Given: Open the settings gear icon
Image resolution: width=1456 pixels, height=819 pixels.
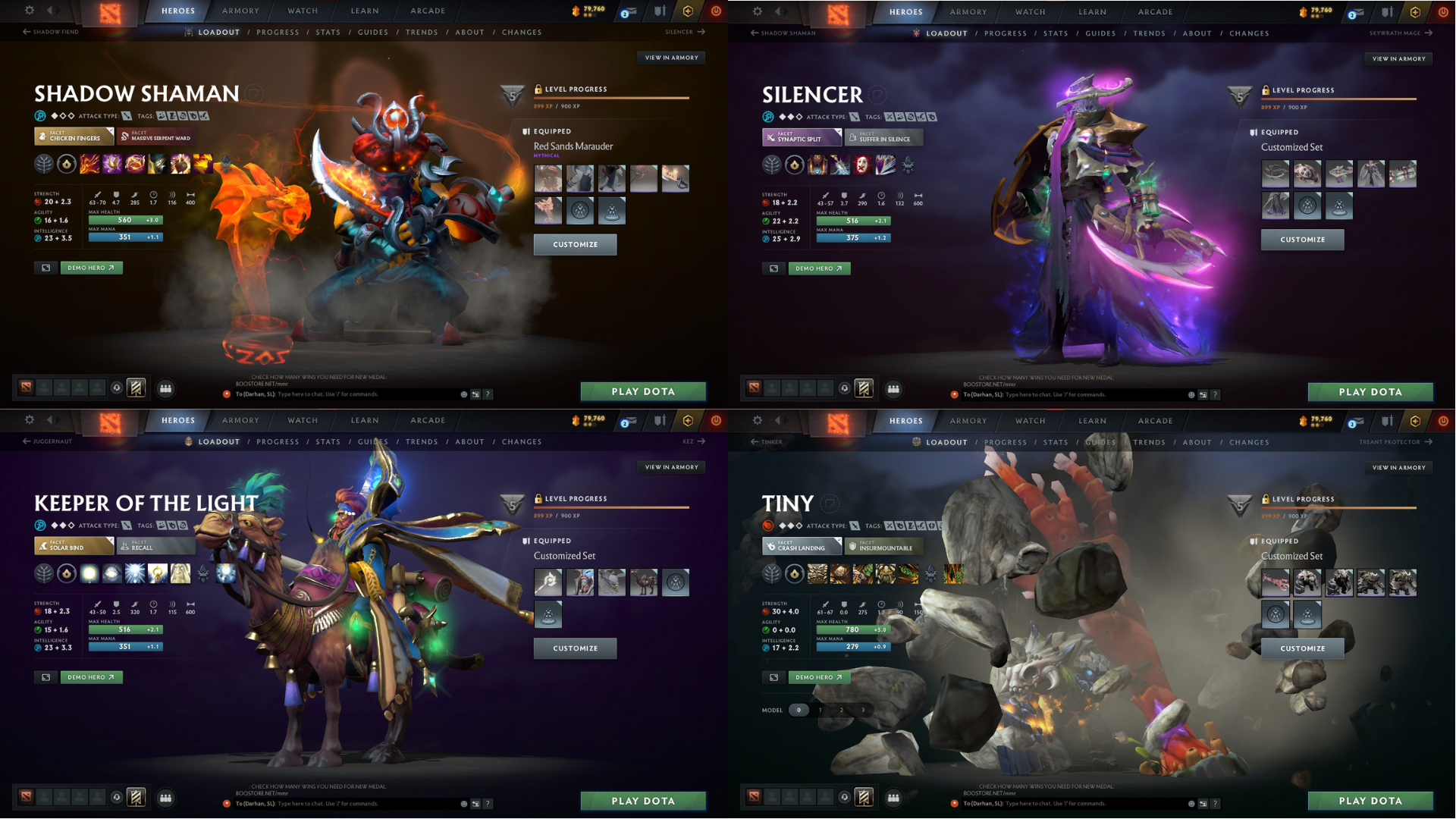Looking at the screenshot, I should (29, 11).
